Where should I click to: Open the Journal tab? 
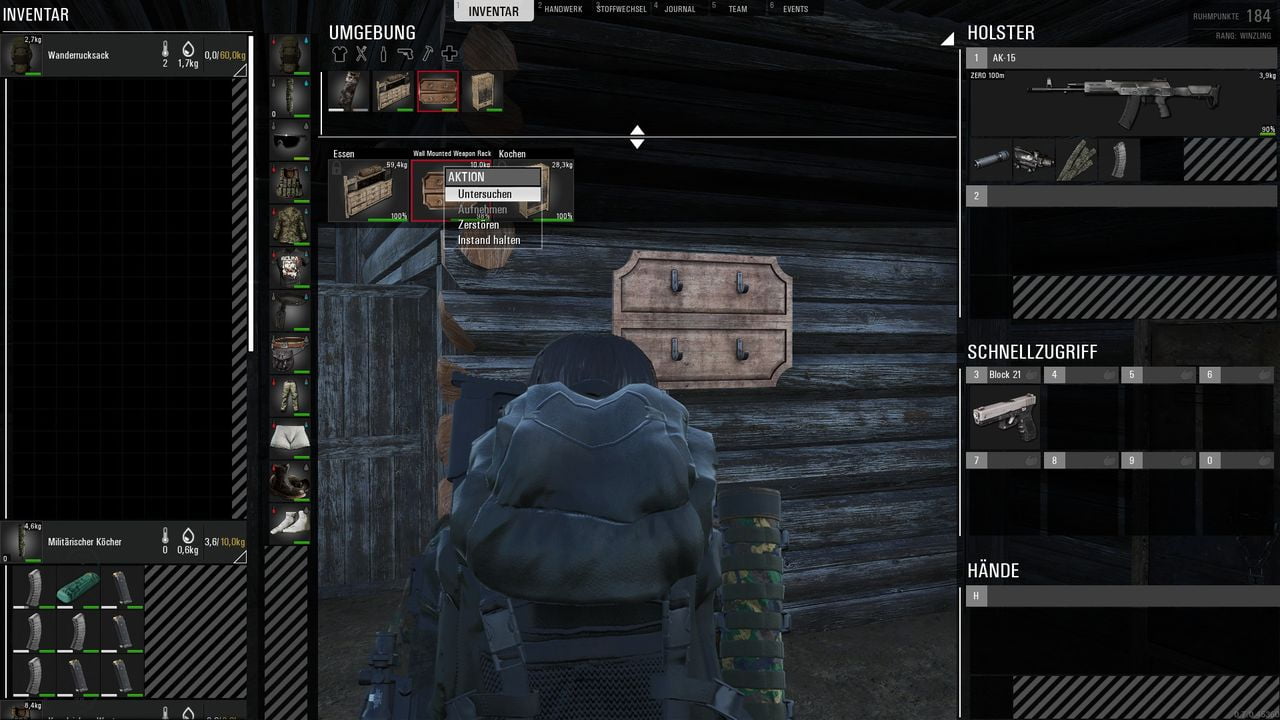680,9
